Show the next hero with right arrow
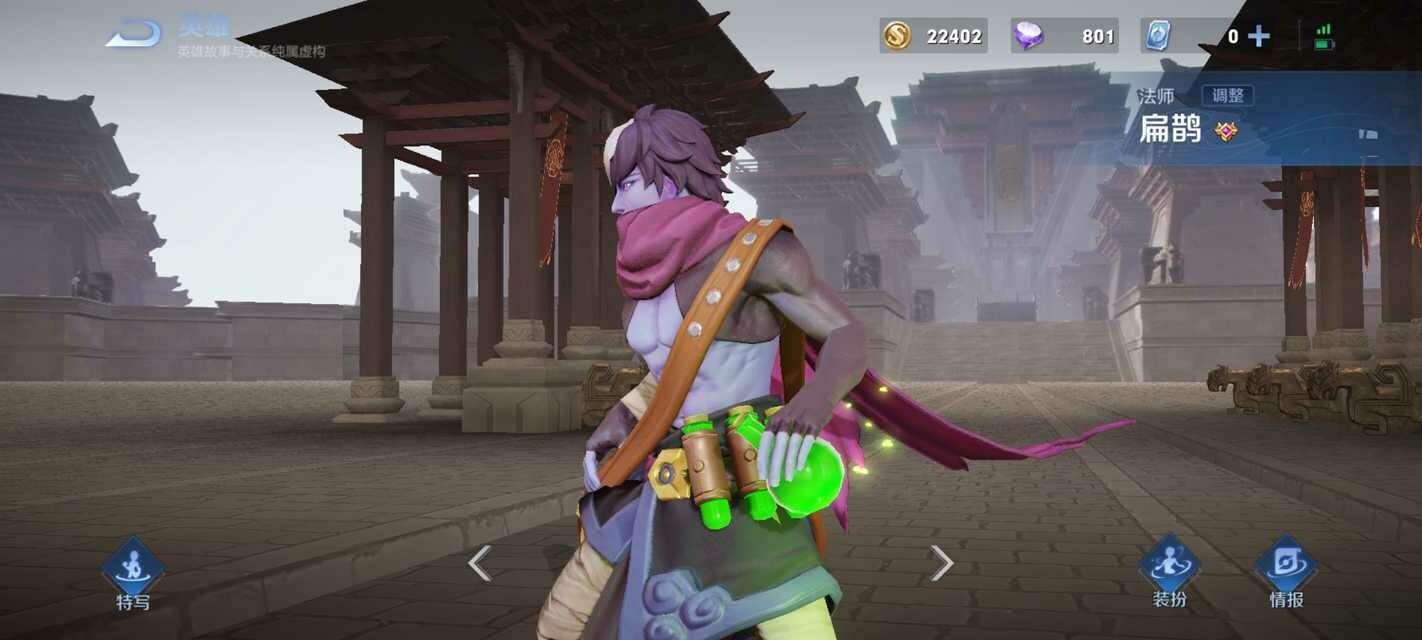The height and width of the screenshot is (640, 1422). (941, 563)
